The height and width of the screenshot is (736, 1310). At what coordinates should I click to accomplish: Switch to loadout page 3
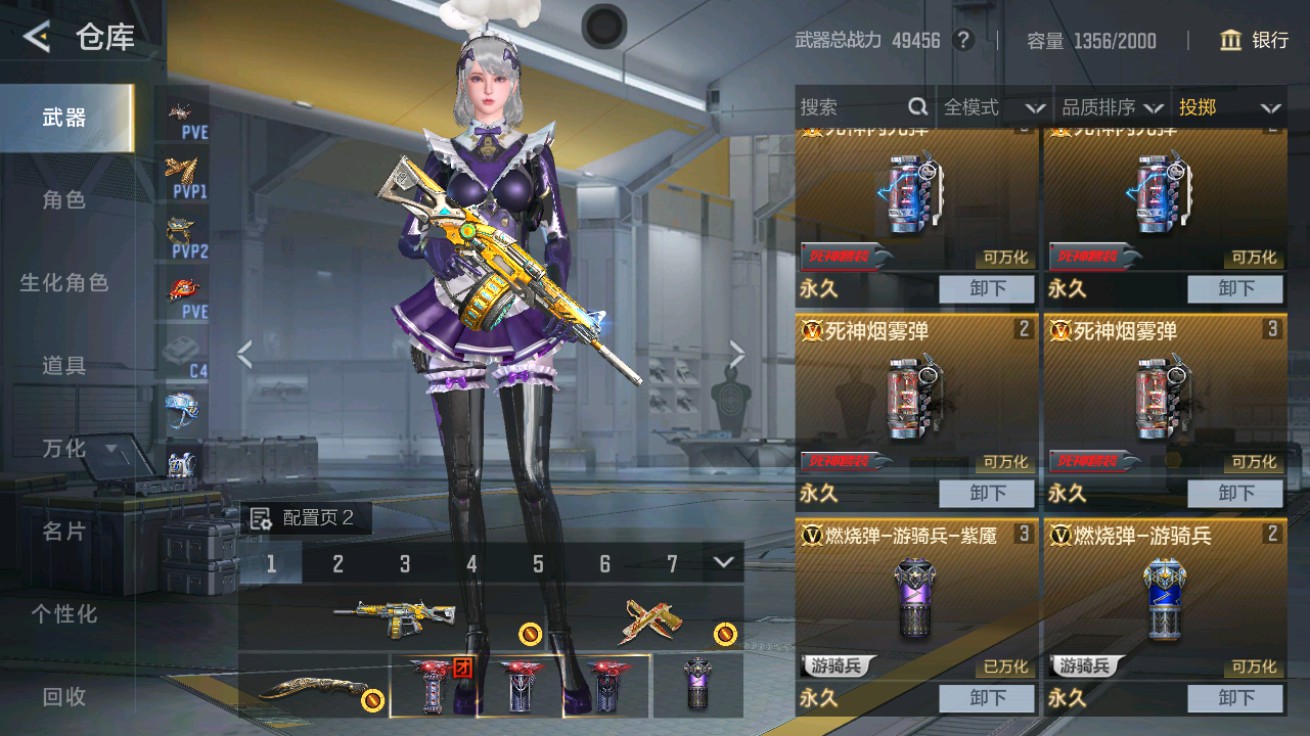(404, 563)
